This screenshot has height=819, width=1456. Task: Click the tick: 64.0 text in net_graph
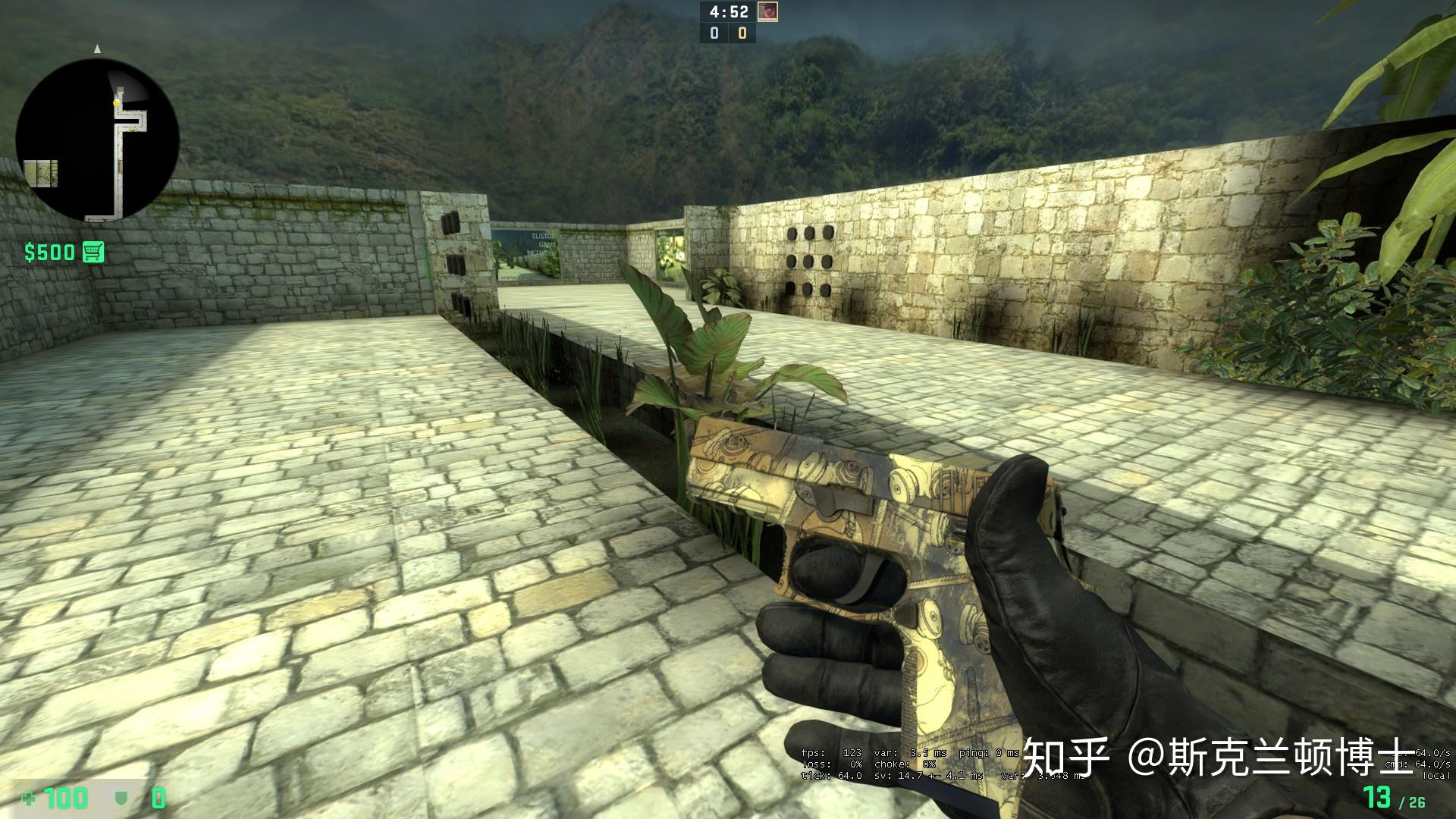[x=830, y=776]
